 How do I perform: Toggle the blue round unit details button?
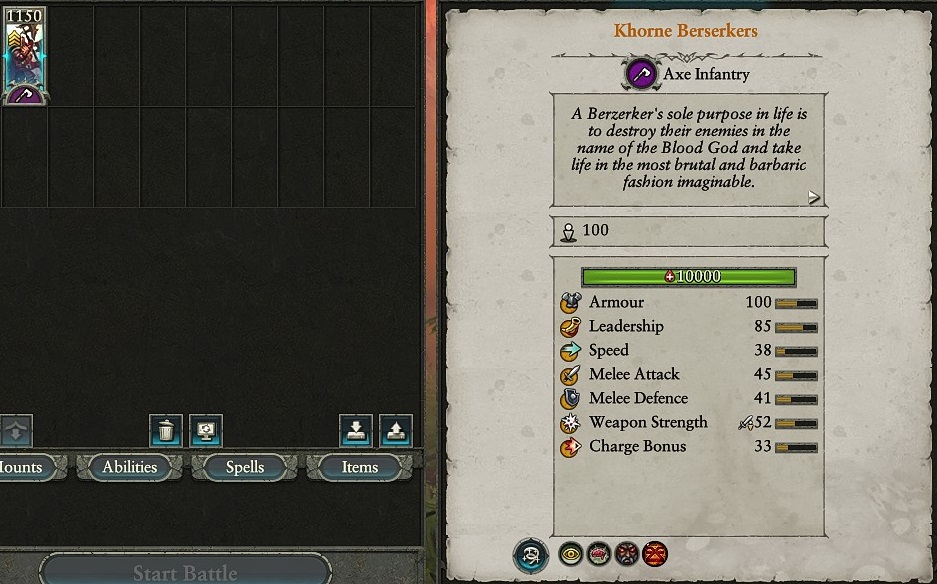click(x=531, y=555)
